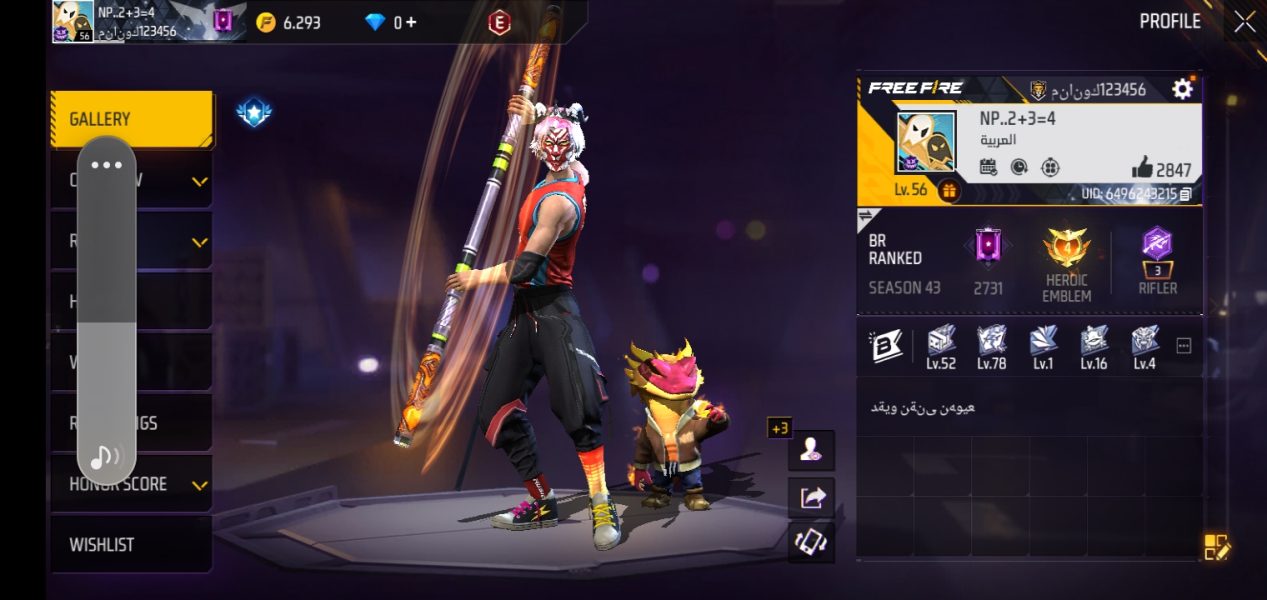This screenshot has width=1267, height=600.
Task: Open the profile visibility person icon
Action: (811, 450)
